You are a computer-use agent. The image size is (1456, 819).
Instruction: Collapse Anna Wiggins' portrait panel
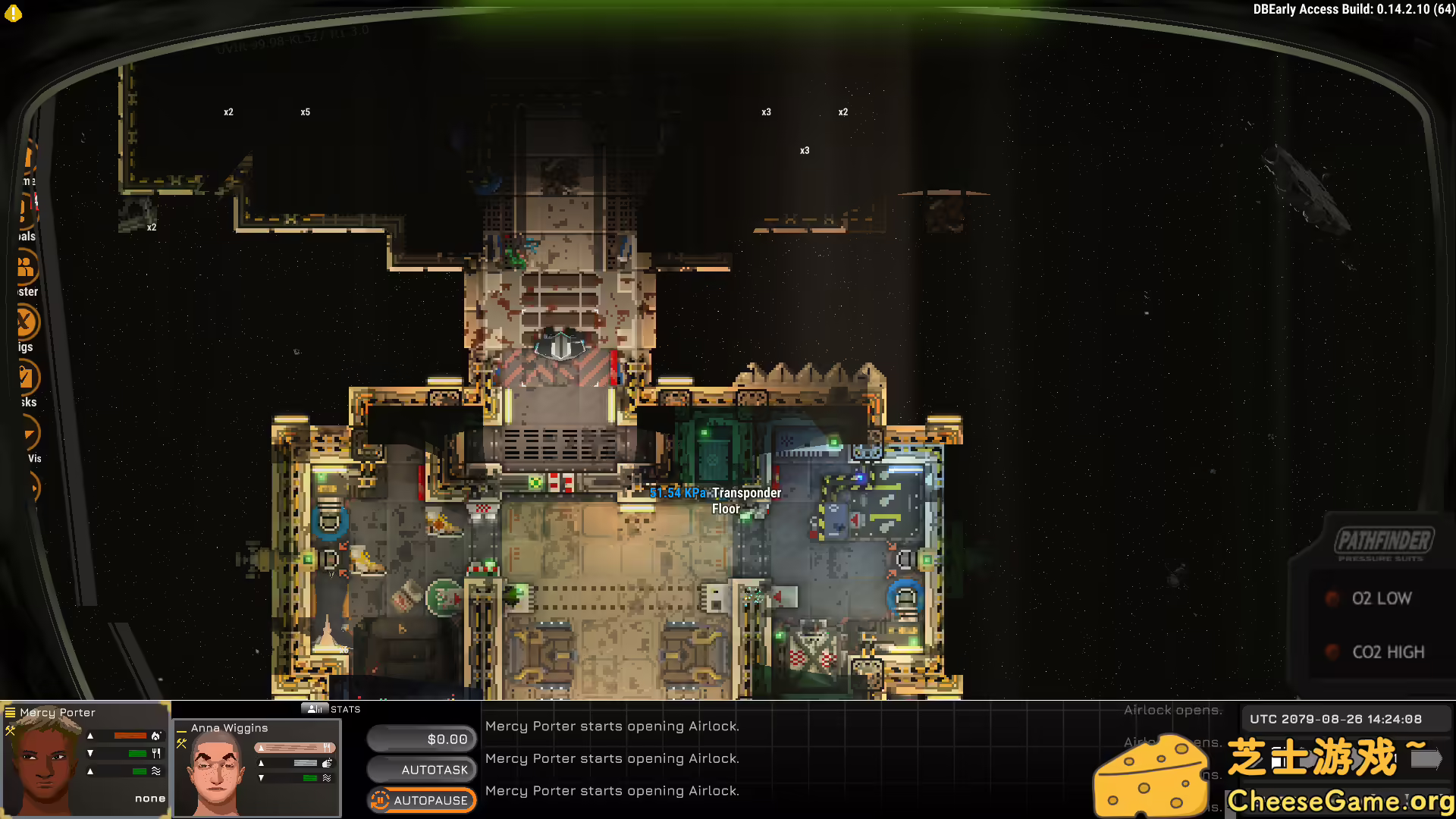pos(181,730)
